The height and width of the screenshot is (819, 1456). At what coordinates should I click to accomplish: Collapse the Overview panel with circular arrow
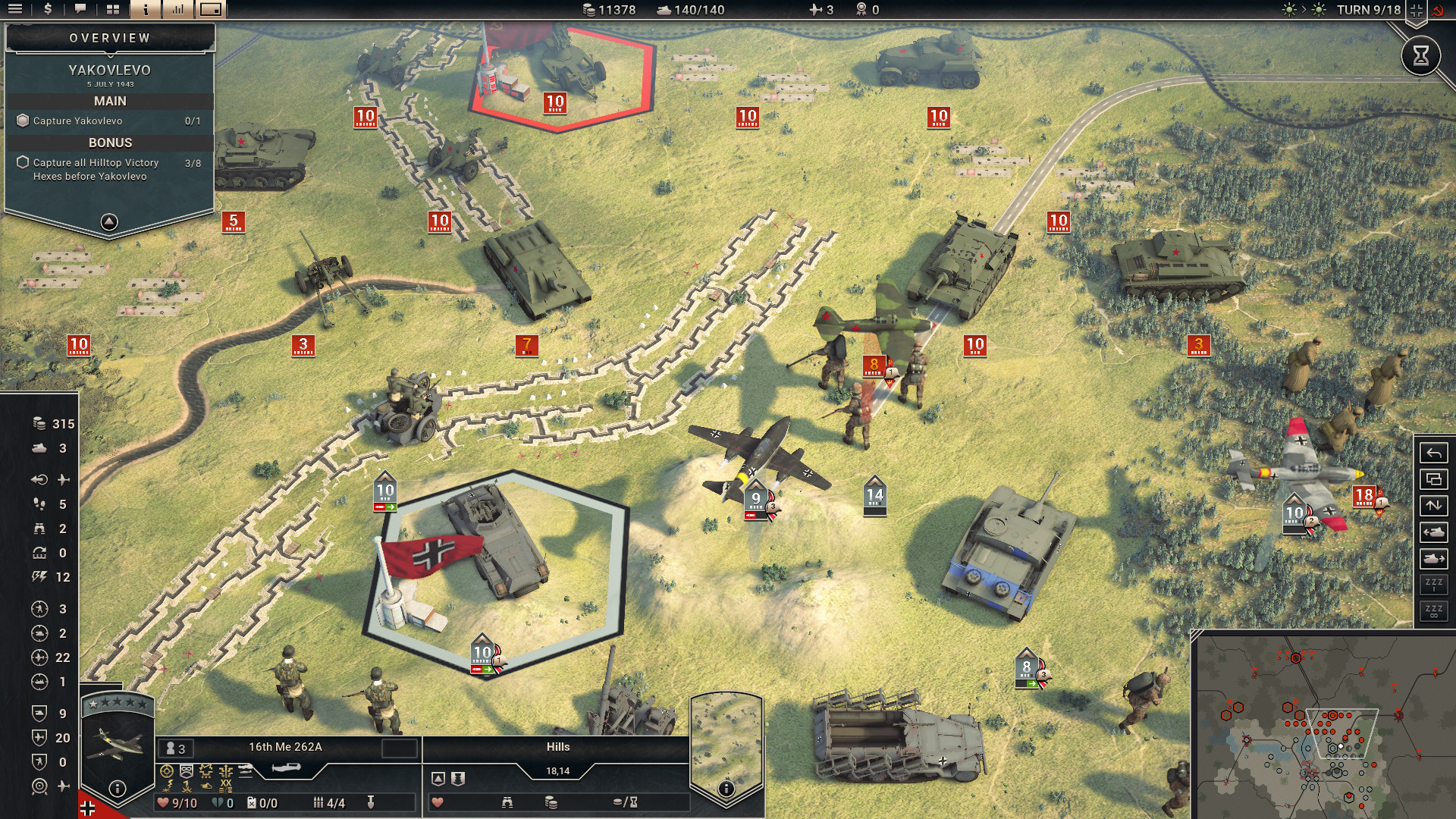(x=108, y=222)
